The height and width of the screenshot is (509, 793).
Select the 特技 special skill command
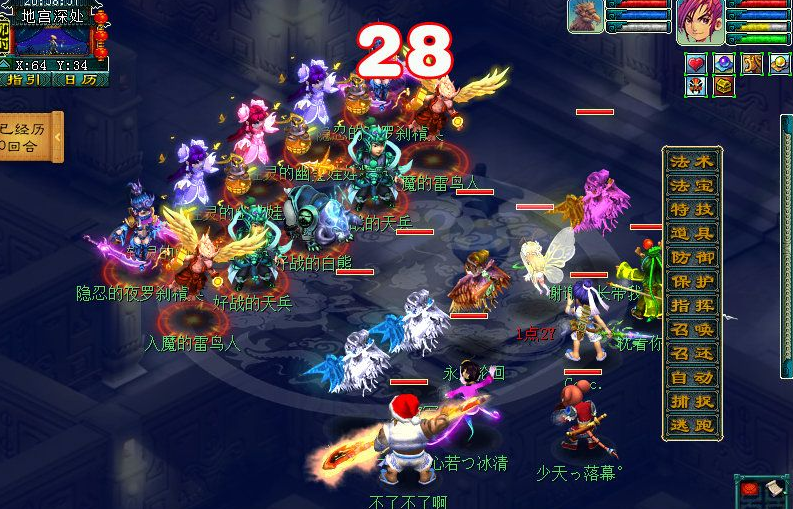691,210
